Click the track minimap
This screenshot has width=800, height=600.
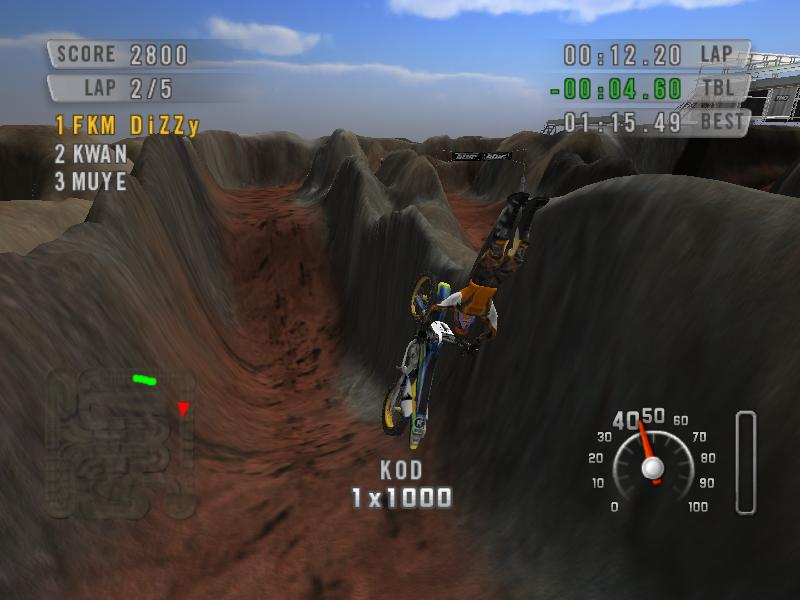120,442
